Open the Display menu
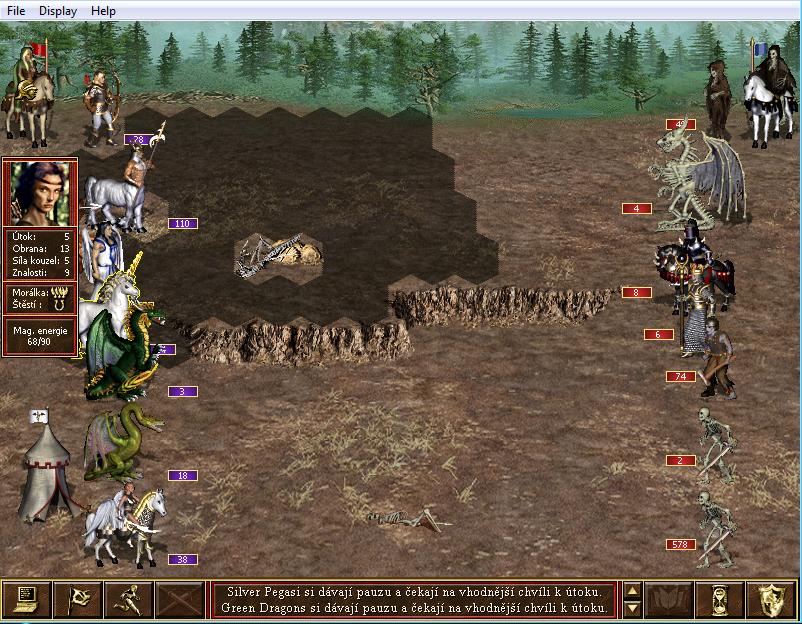 (56, 11)
